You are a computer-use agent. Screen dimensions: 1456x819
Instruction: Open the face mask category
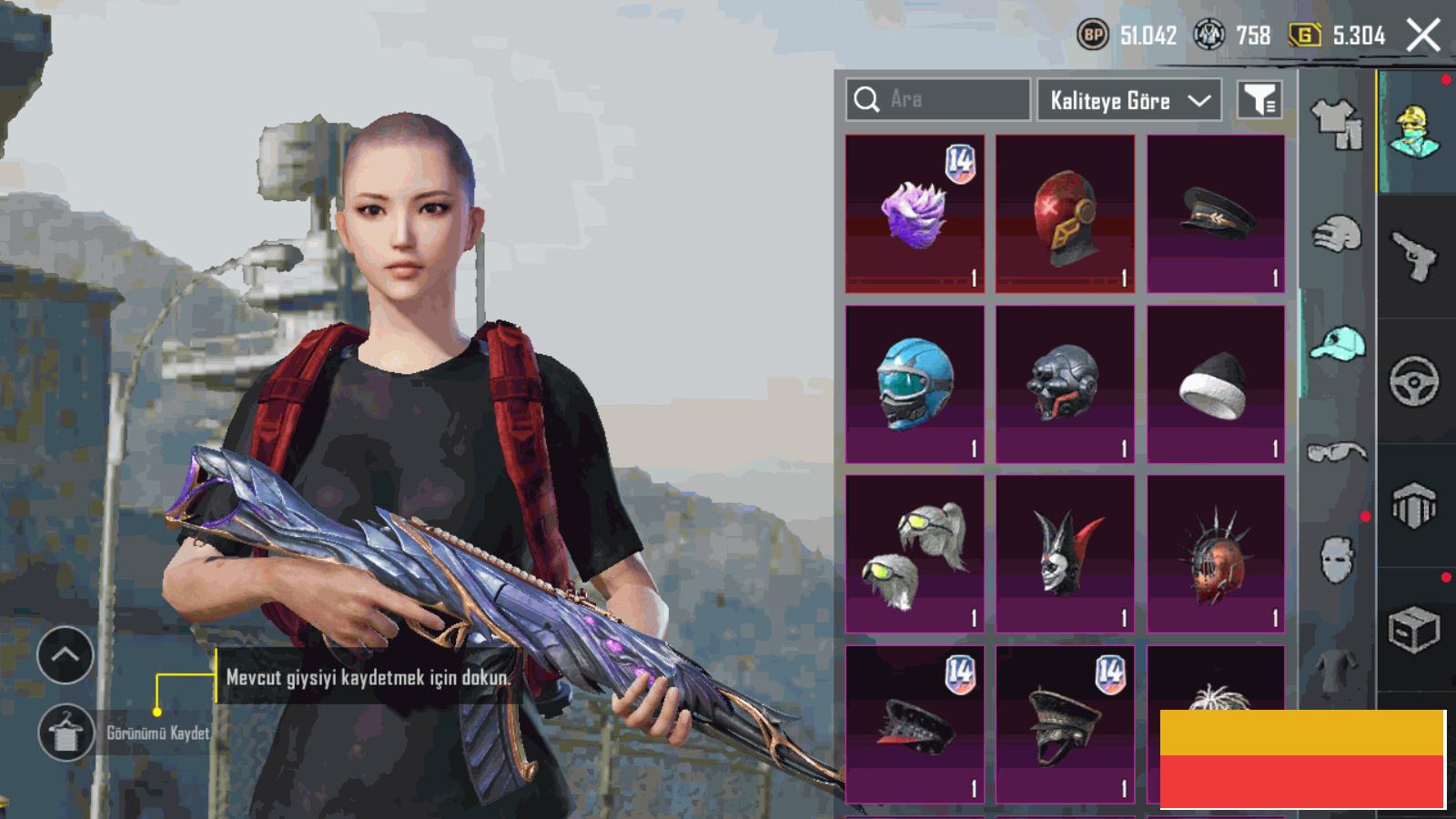point(1337,558)
